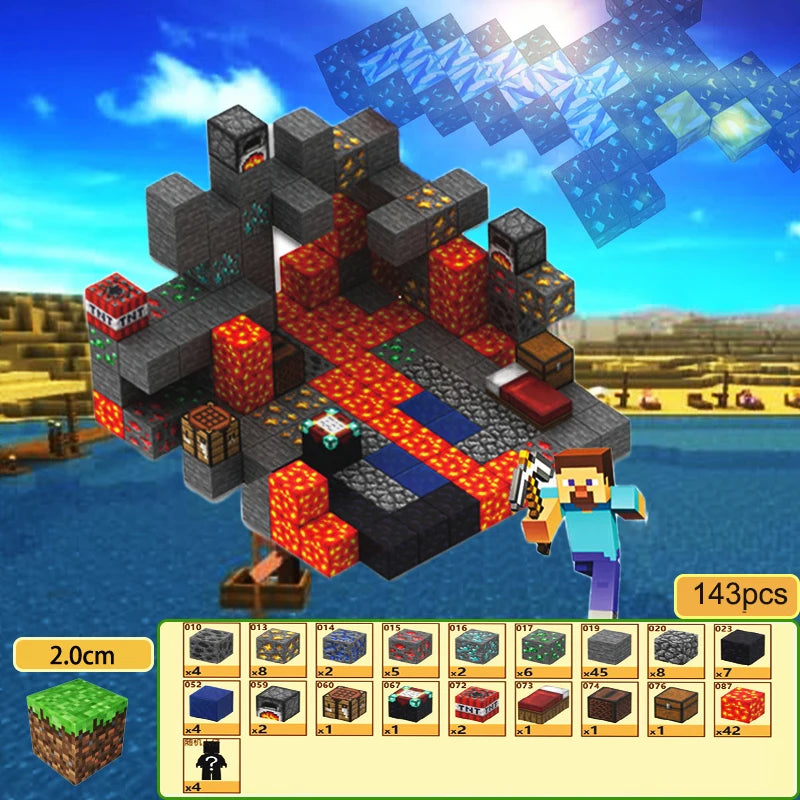Screen dimensions: 800x800
Task: Click the diamond ore block tile
Action: point(477,648)
